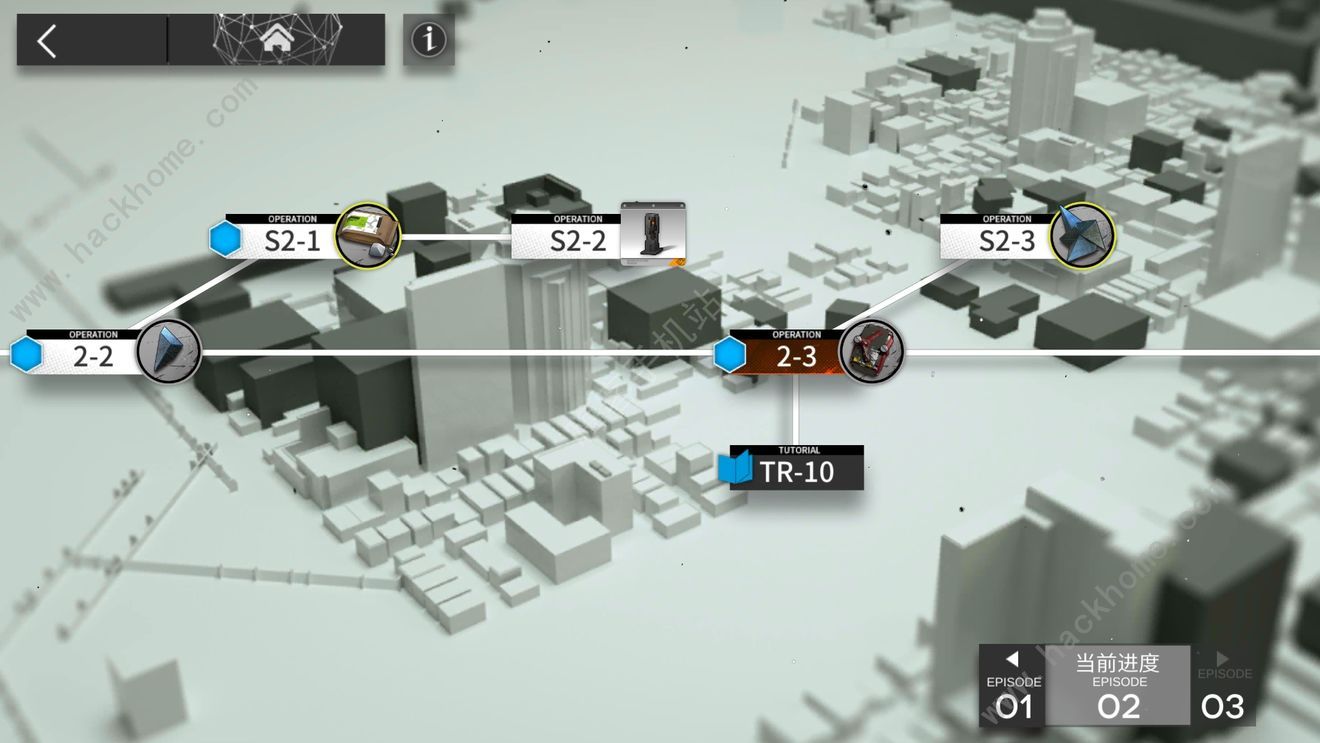Go back using the arrow button

[x=47, y=41]
